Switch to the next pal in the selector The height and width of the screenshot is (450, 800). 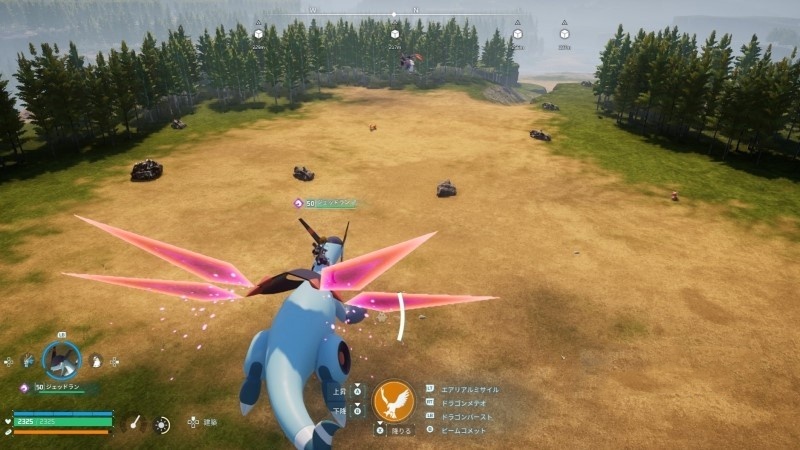tap(96, 361)
